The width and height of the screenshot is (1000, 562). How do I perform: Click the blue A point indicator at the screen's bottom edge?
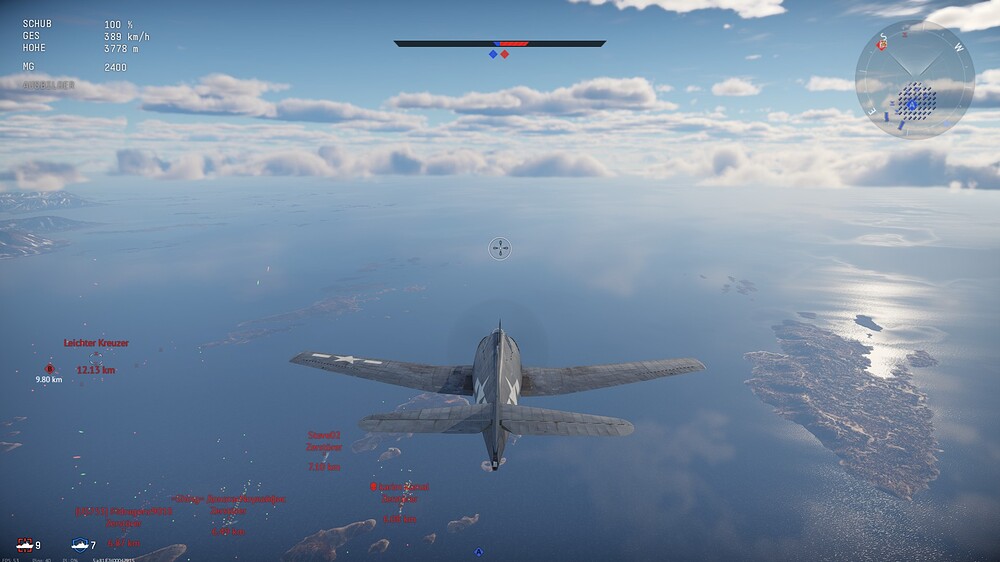(x=479, y=552)
